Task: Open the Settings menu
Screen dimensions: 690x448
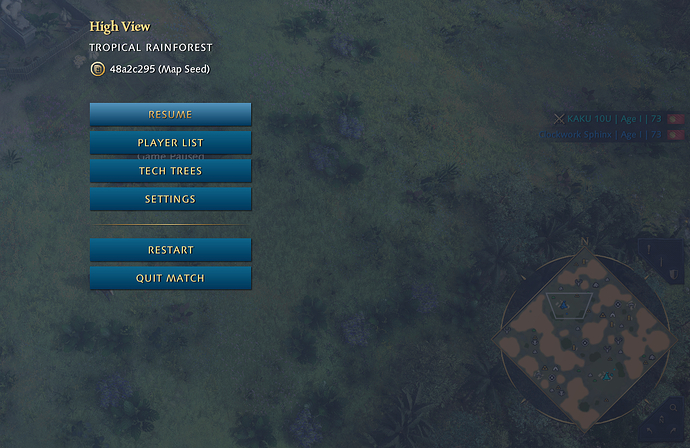Action: pyautogui.click(x=170, y=199)
